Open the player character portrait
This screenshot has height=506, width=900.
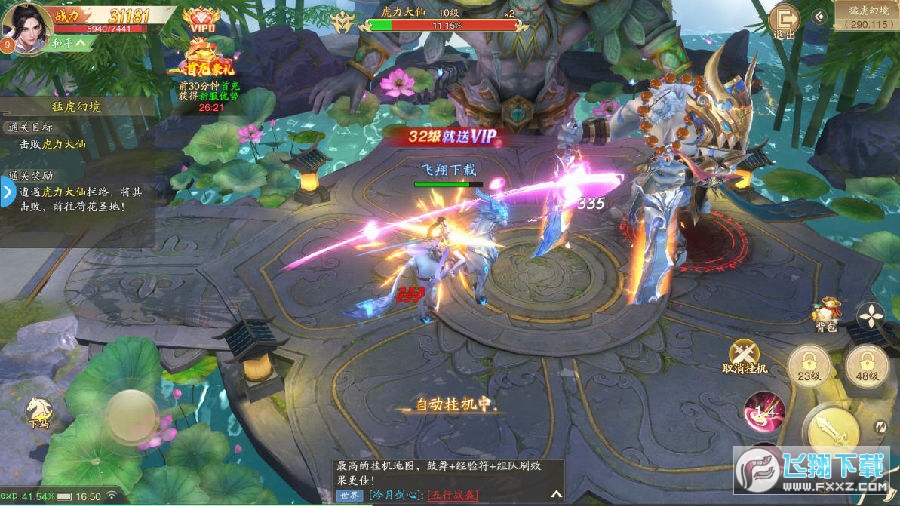27,24
